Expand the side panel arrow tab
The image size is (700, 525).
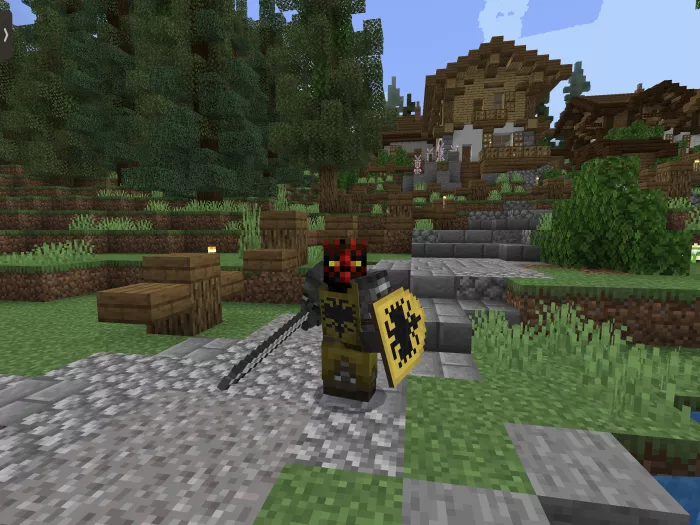pos(5,34)
